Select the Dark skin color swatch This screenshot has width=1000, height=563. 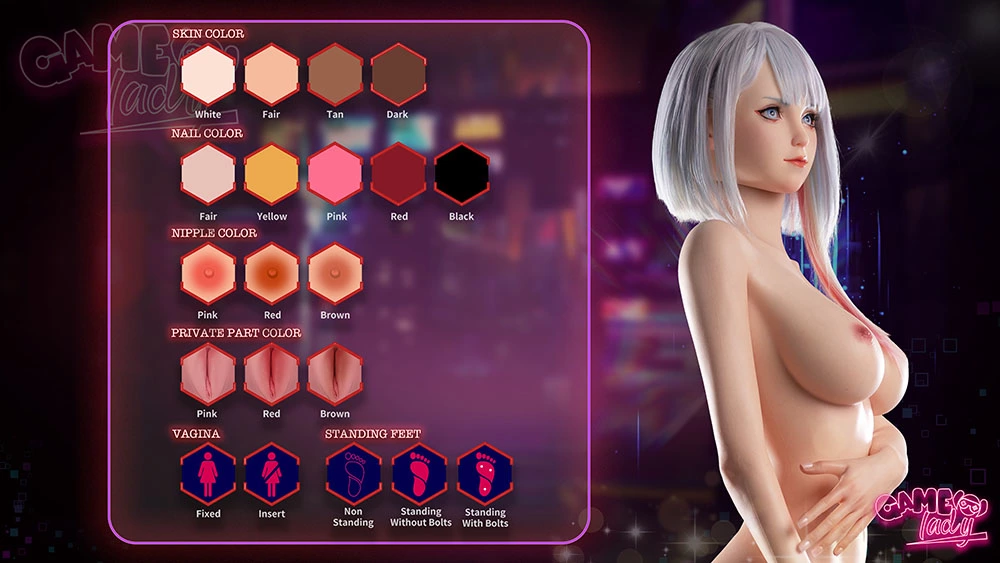[398, 74]
